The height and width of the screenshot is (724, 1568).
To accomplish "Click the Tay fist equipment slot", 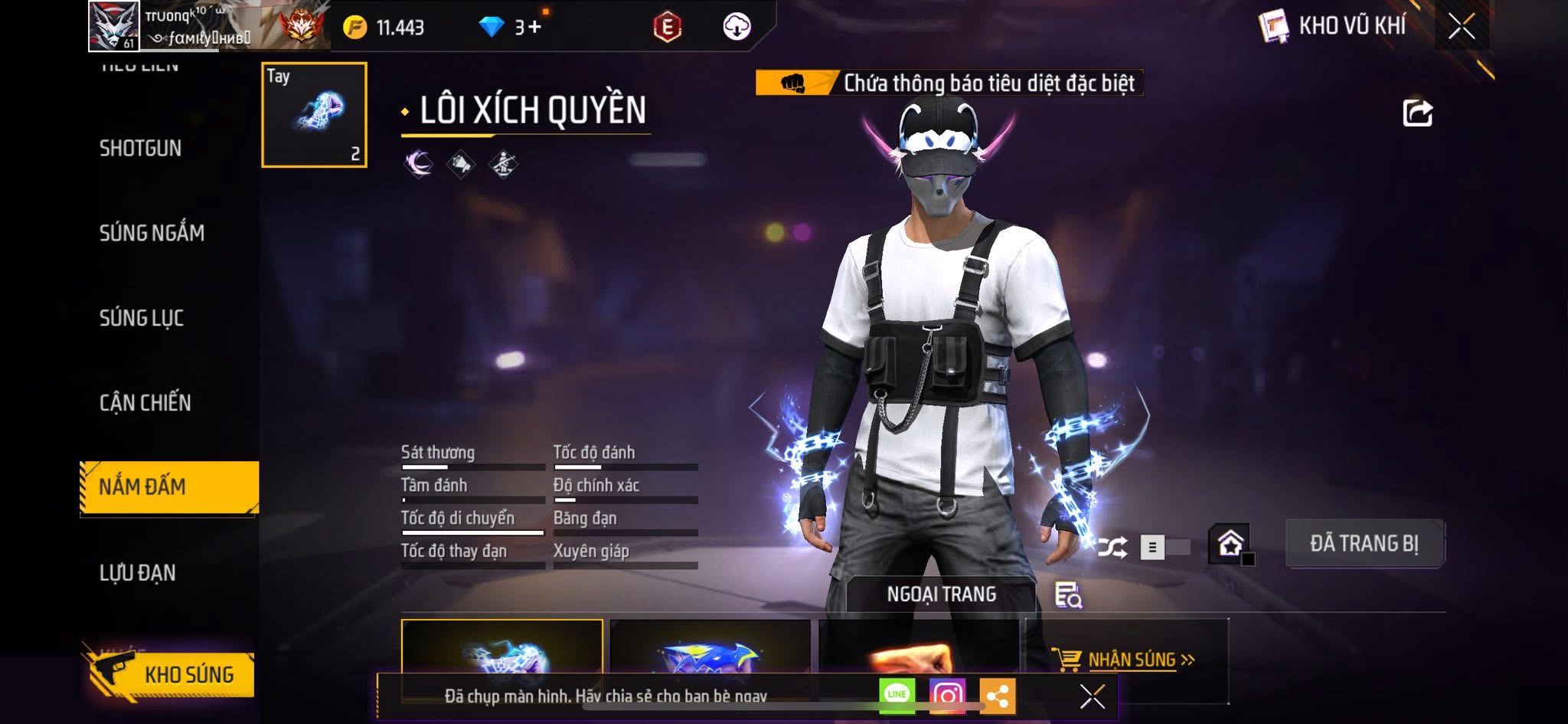I will coord(314,115).
